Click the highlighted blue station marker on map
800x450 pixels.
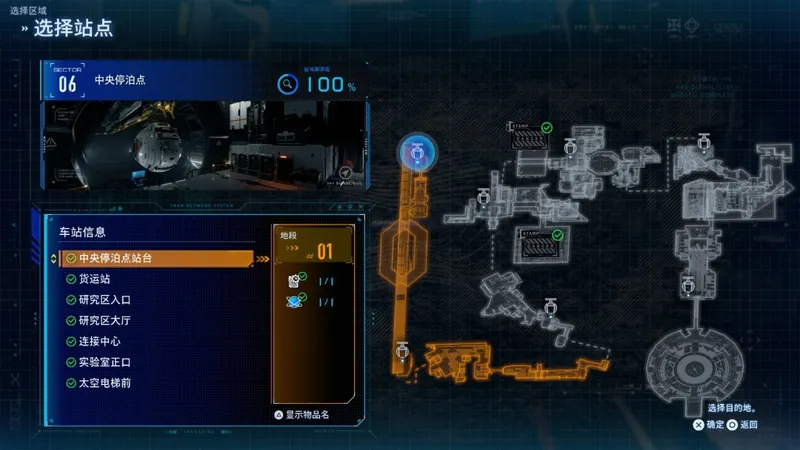(414, 153)
